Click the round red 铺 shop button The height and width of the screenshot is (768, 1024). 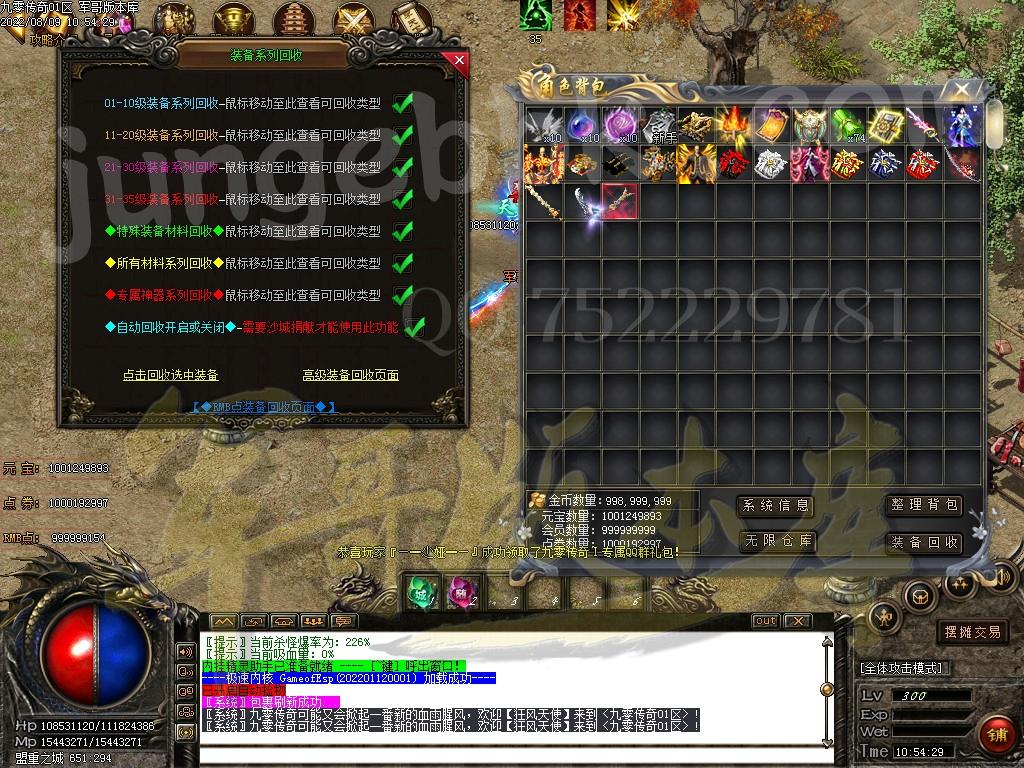[994, 735]
